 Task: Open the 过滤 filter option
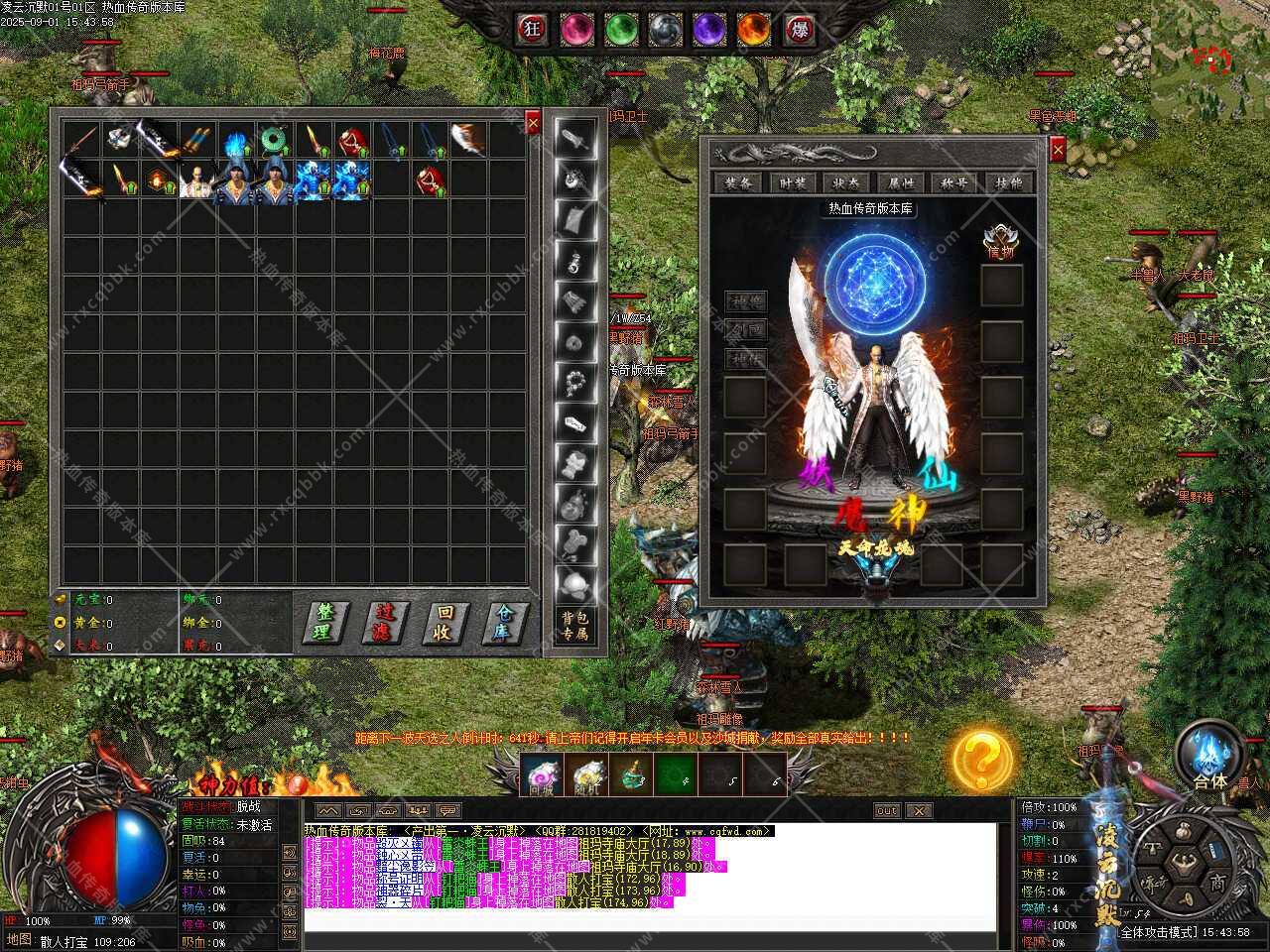(386, 622)
